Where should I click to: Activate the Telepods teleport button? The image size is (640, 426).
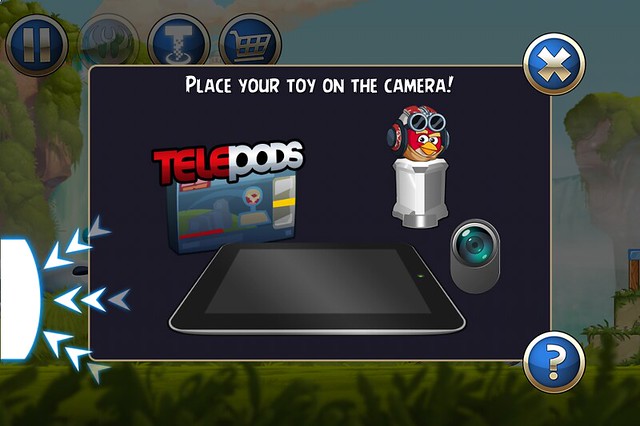pos(178,42)
